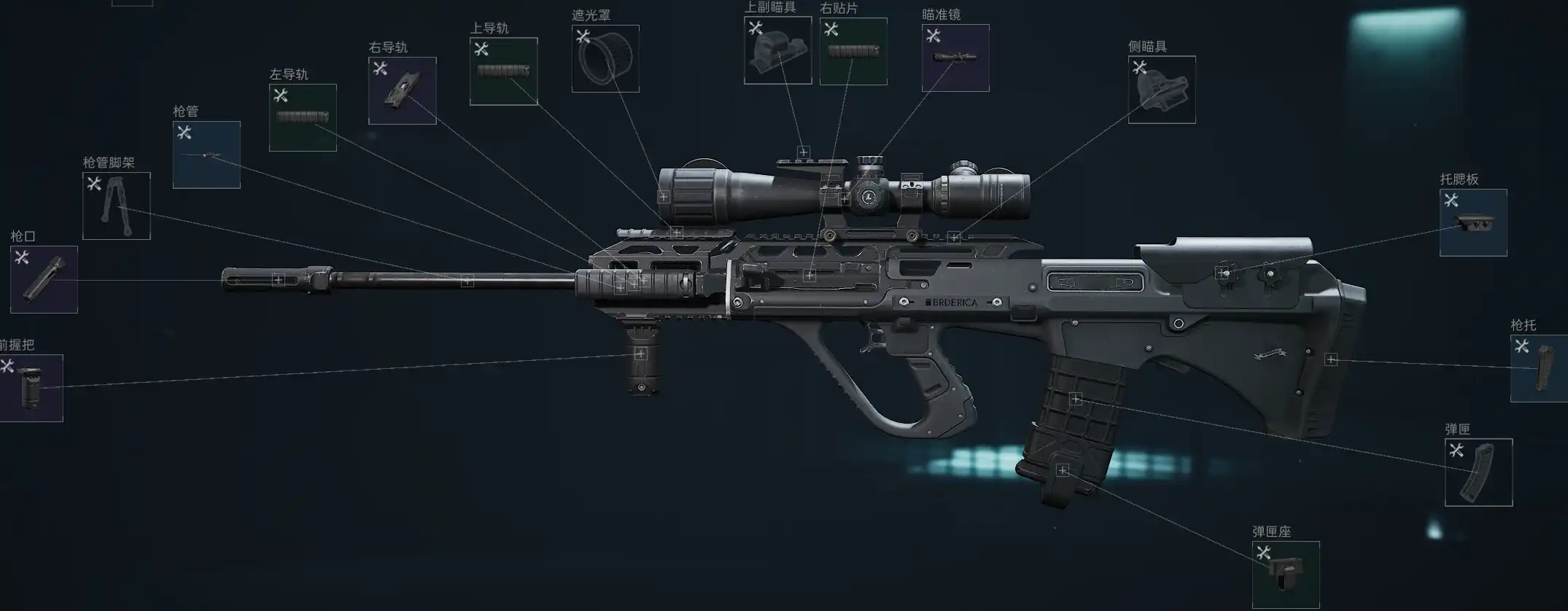Select the 遮光罩 sunshade slot
The height and width of the screenshot is (611, 1568).
point(605,58)
